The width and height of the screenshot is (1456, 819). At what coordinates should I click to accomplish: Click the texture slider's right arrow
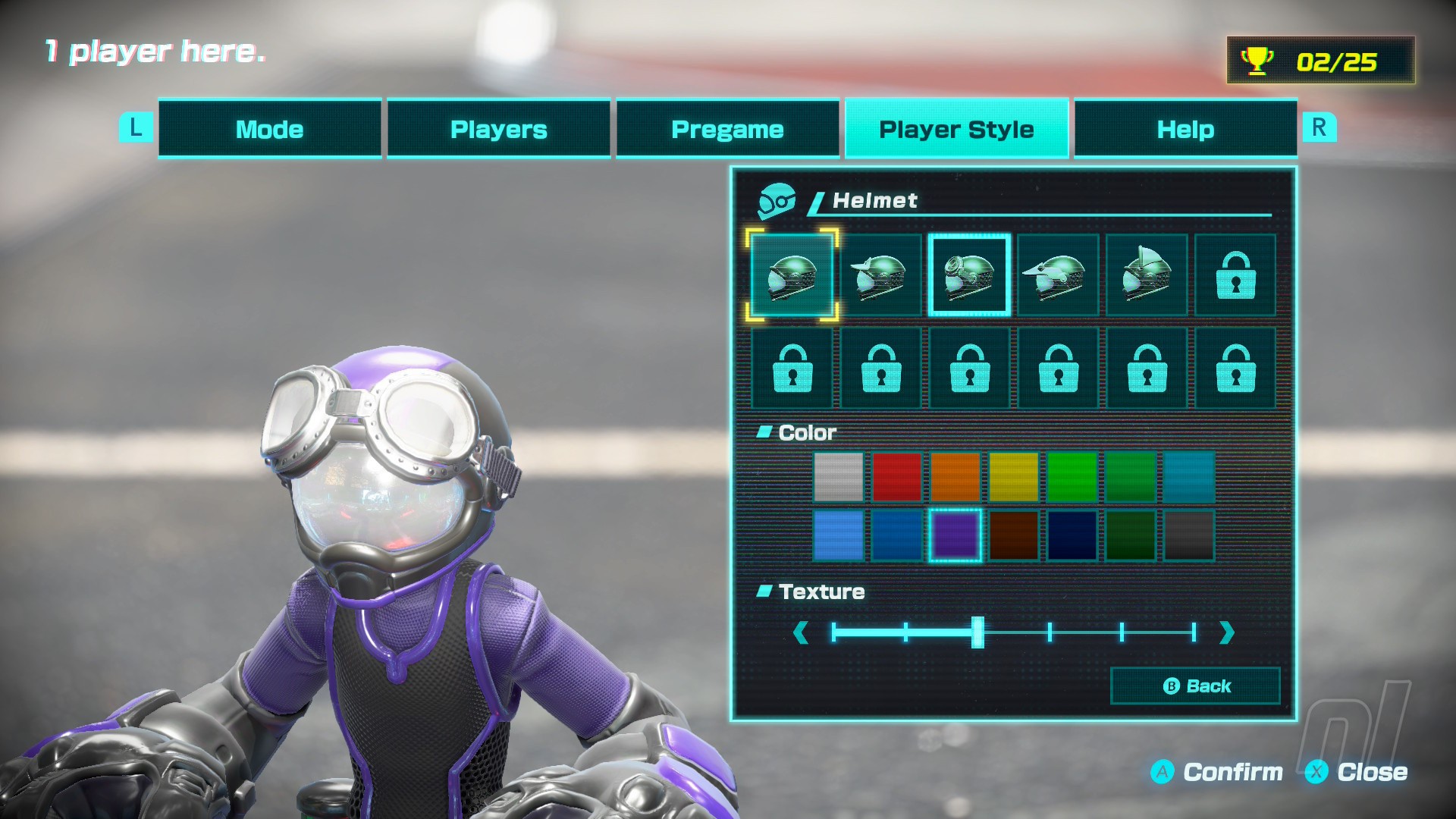(1226, 632)
